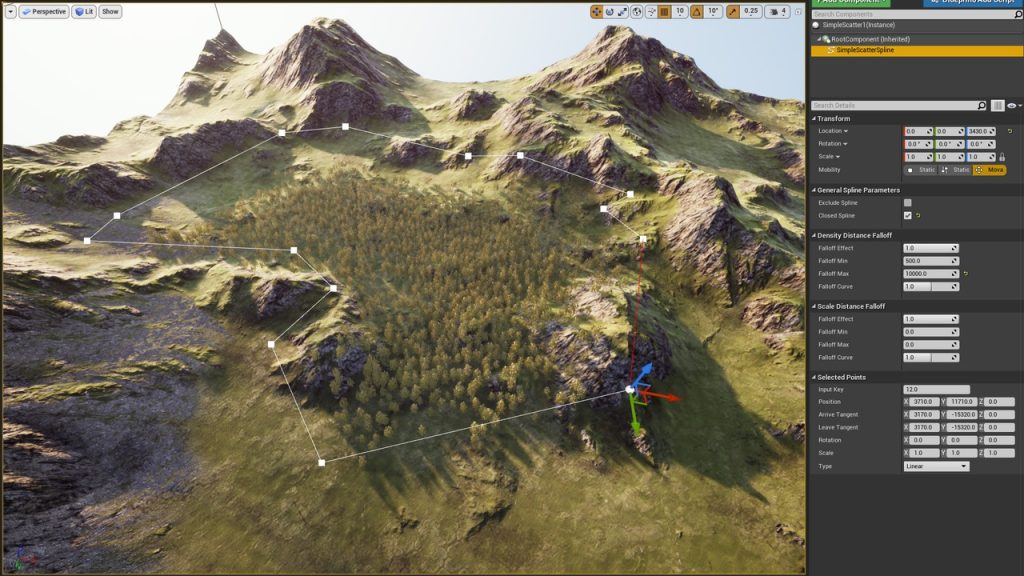The image size is (1024, 576).
Task: Click the Input Key value field
Action: point(936,389)
